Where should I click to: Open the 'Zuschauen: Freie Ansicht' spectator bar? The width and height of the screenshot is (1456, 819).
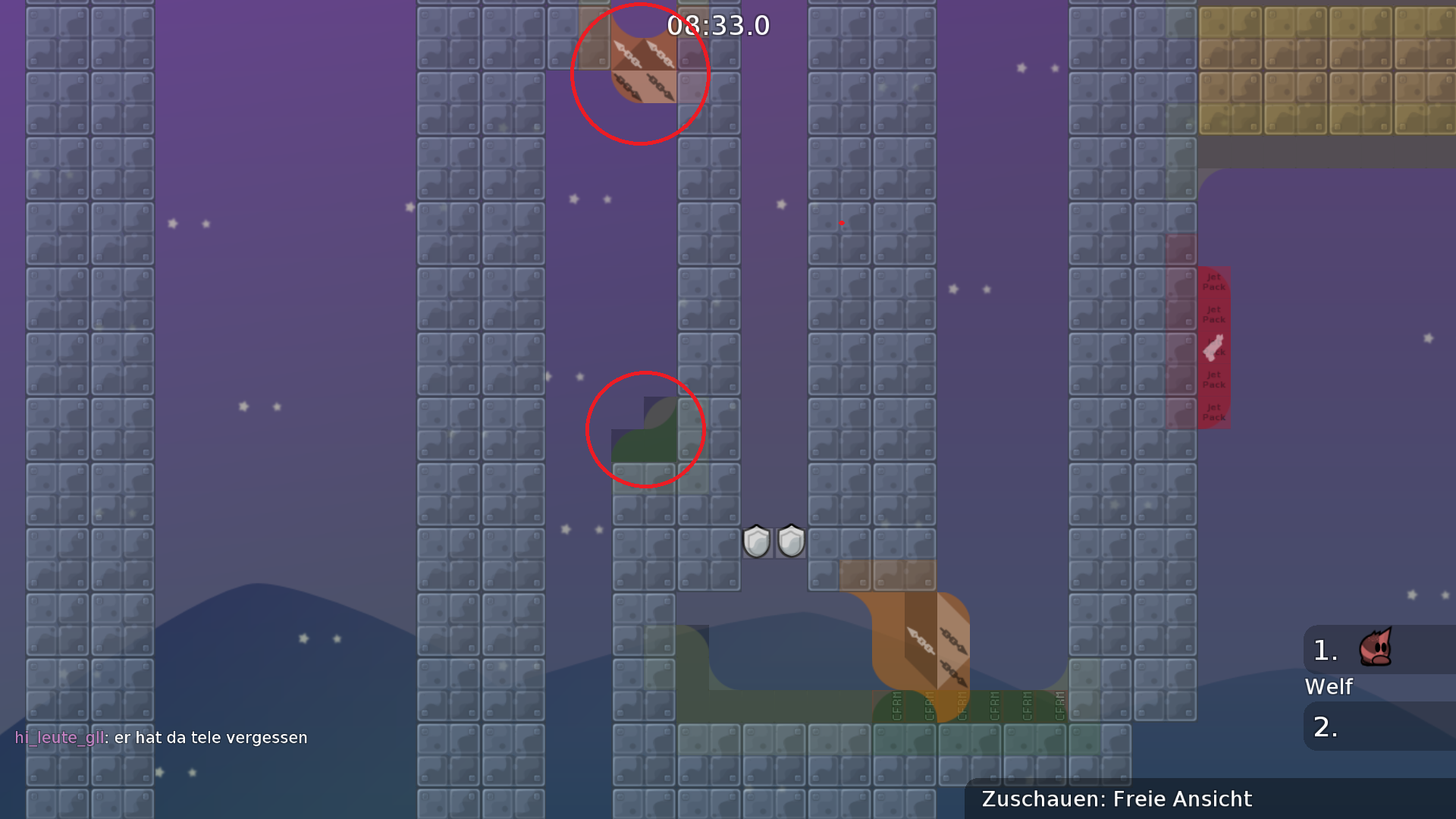1116,799
